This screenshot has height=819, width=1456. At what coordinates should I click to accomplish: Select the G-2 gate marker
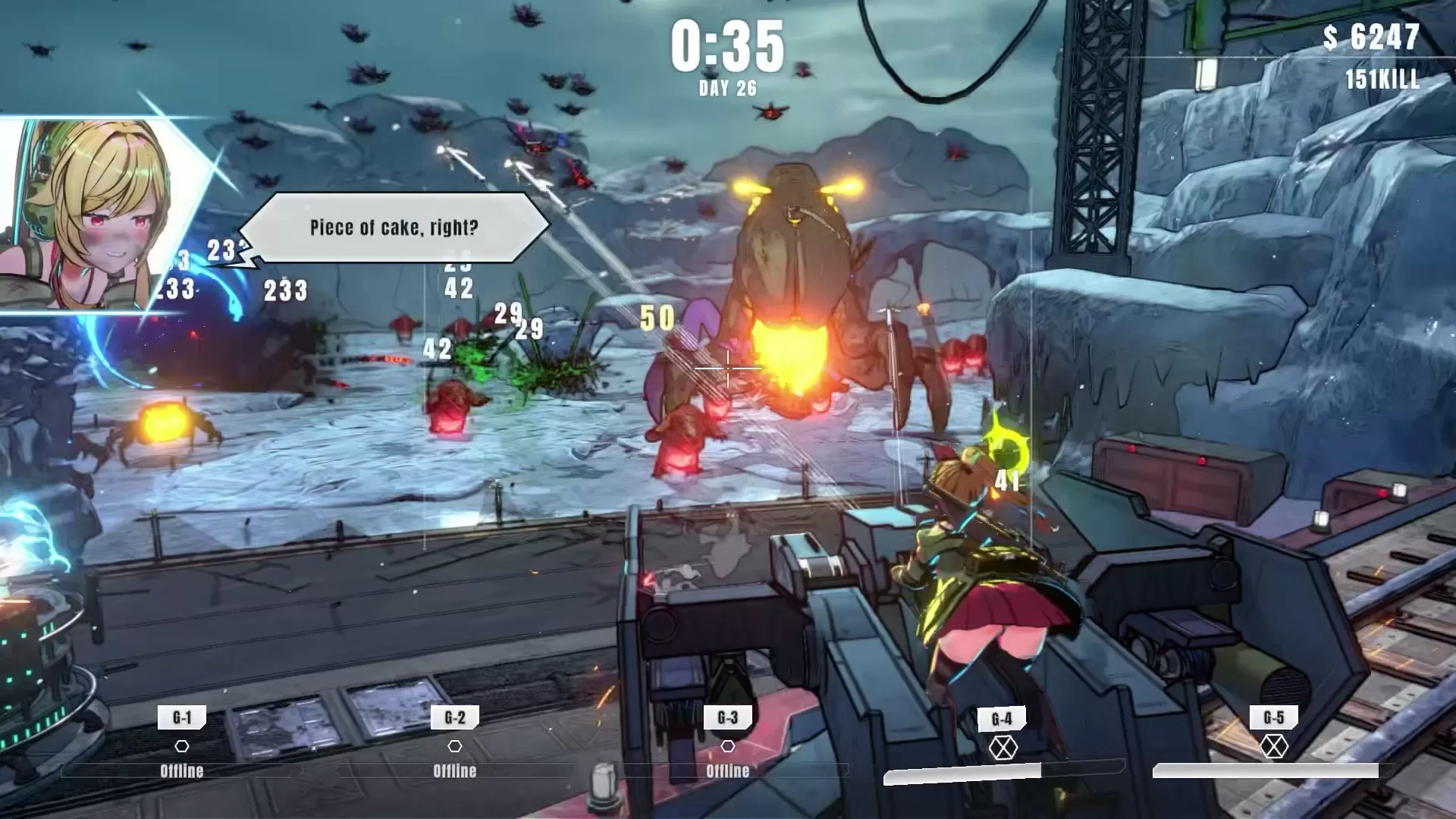tap(454, 717)
